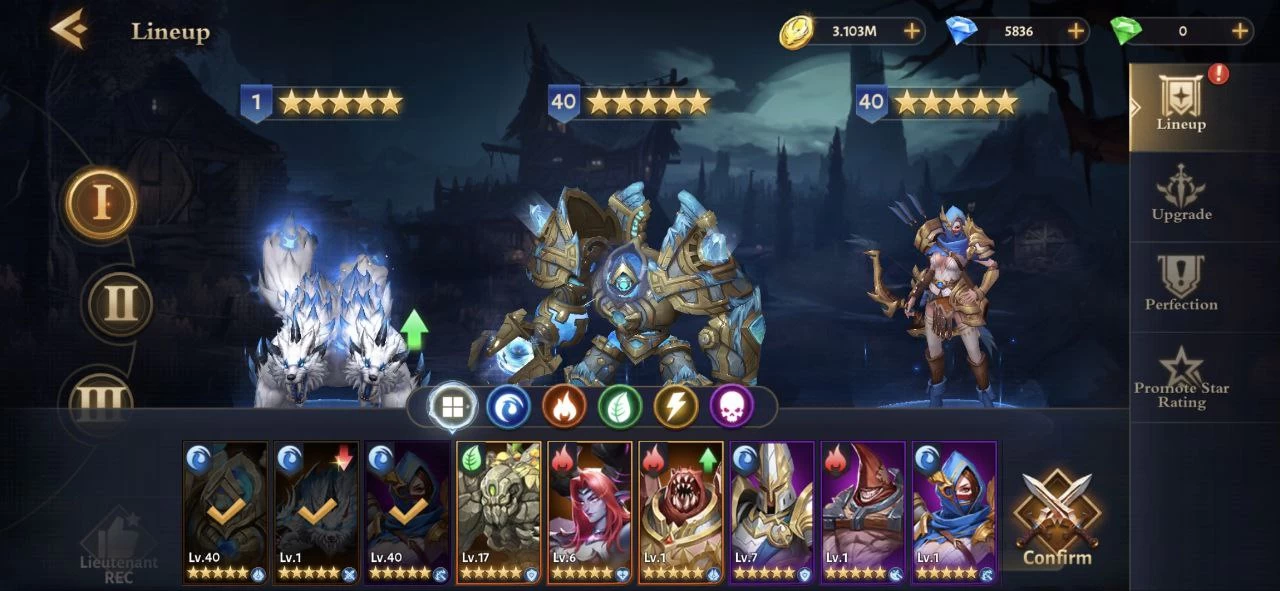The height and width of the screenshot is (591, 1280).
Task: Go back using the arrow button
Action: [69, 30]
